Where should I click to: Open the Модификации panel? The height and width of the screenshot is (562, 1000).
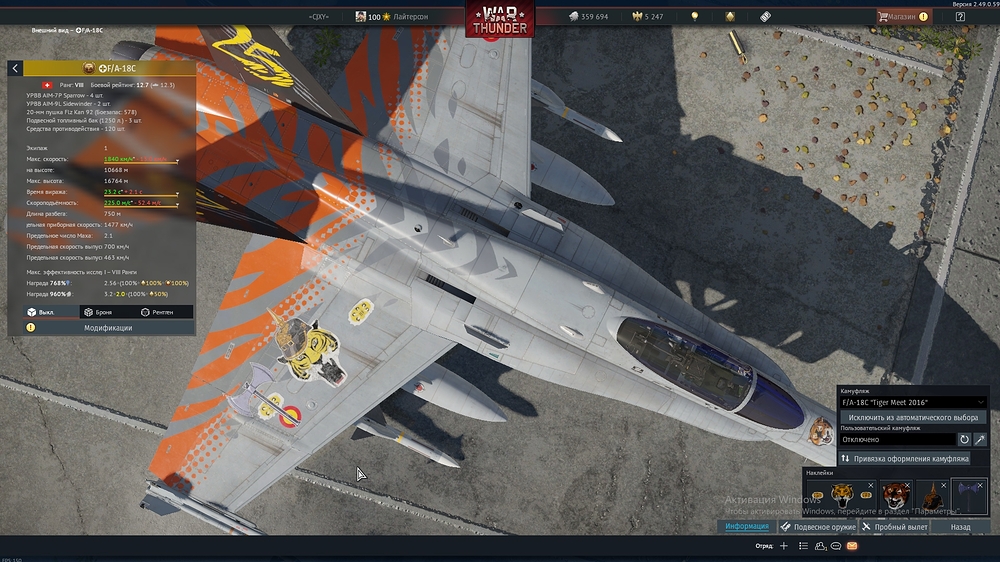[107, 328]
